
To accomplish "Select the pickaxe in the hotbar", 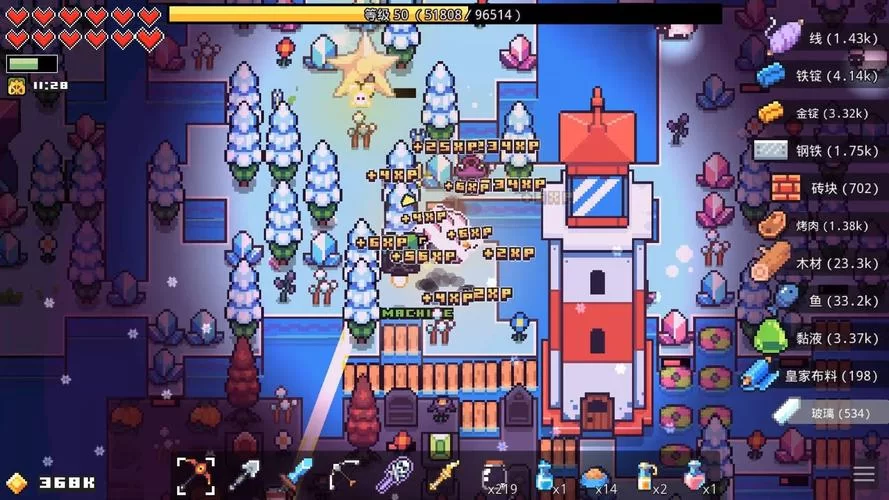I will [195, 474].
